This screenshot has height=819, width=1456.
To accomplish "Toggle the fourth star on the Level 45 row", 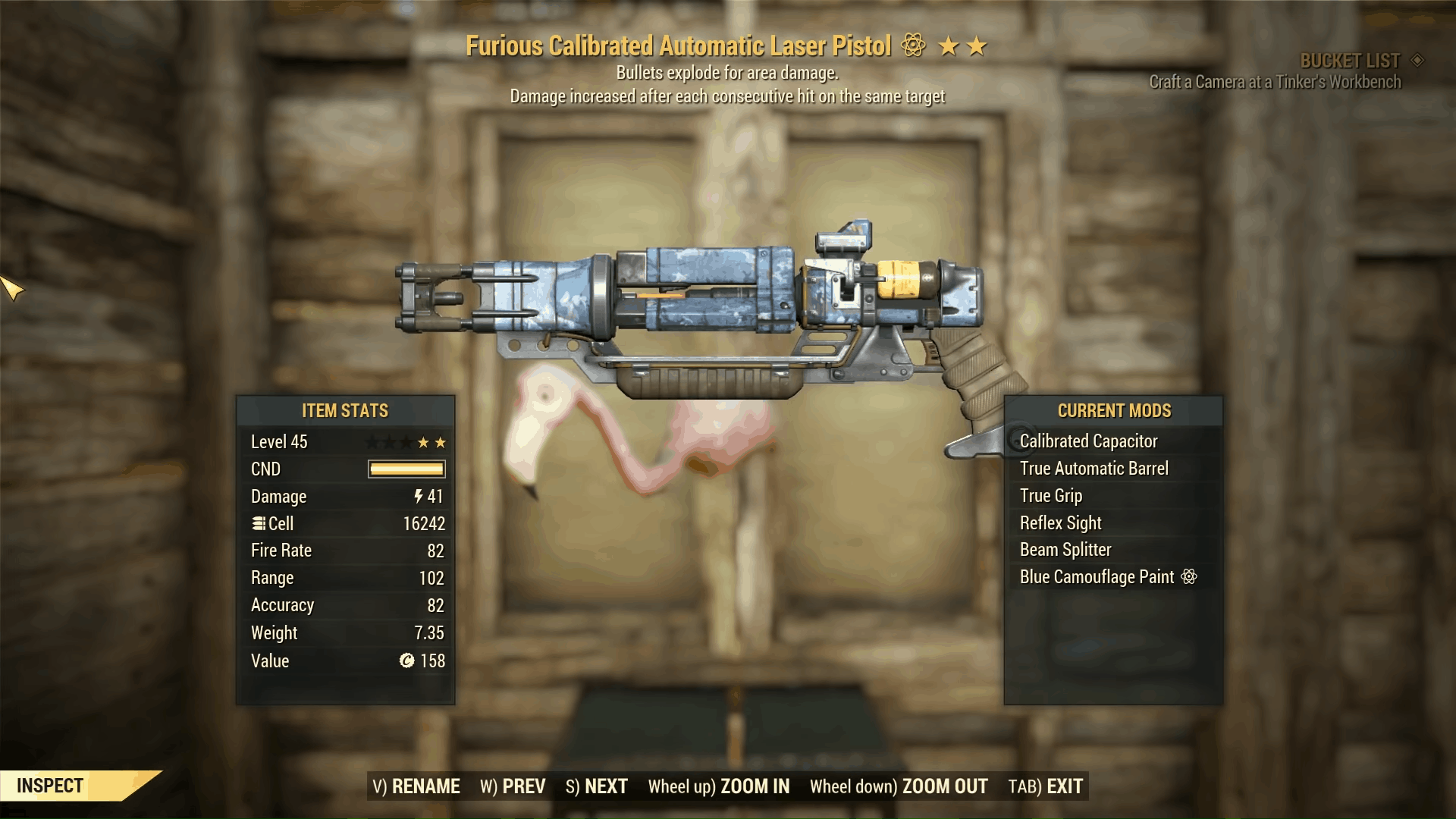I will (x=423, y=441).
